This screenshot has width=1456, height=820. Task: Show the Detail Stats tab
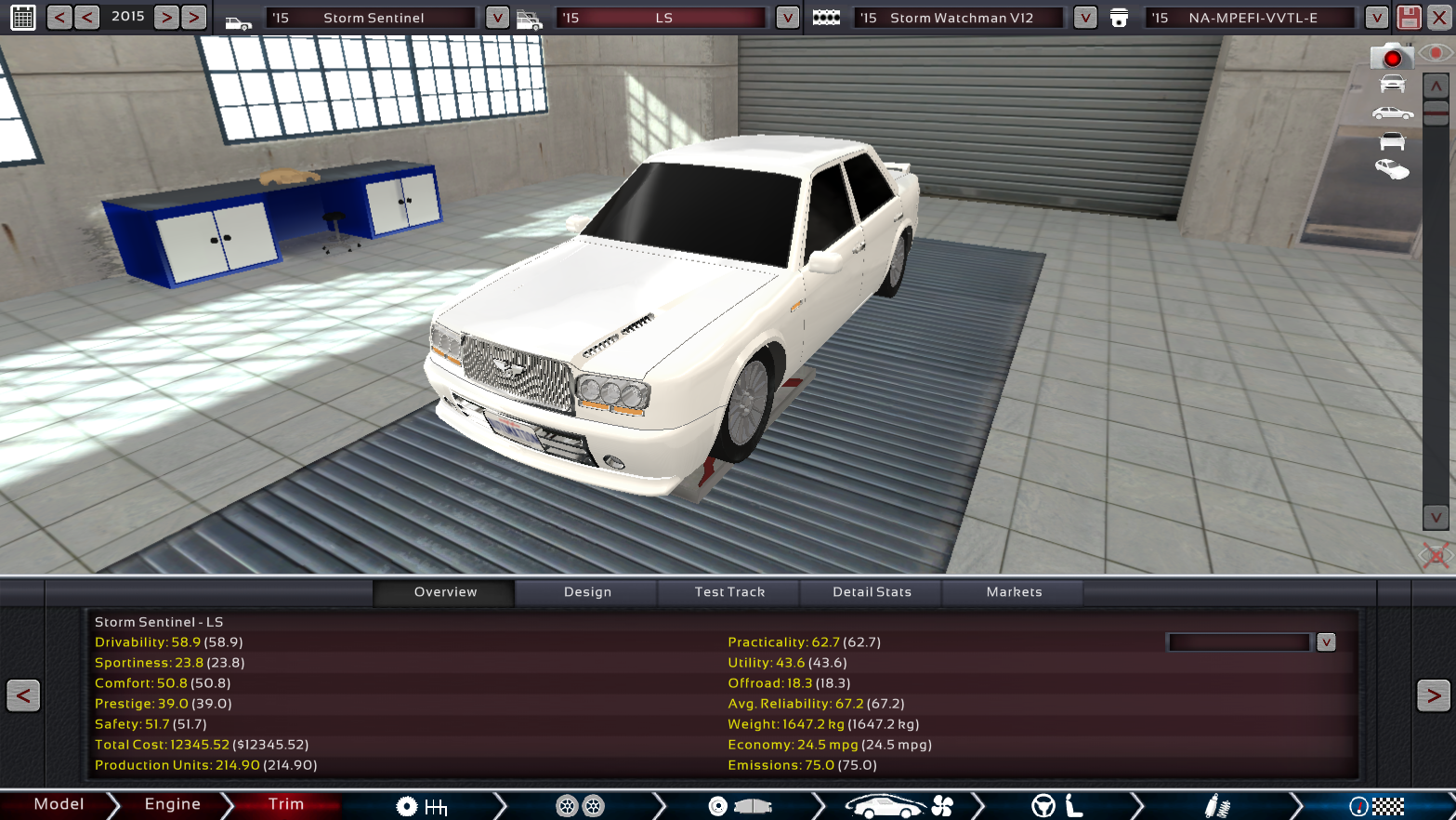(x=872, y=592)
